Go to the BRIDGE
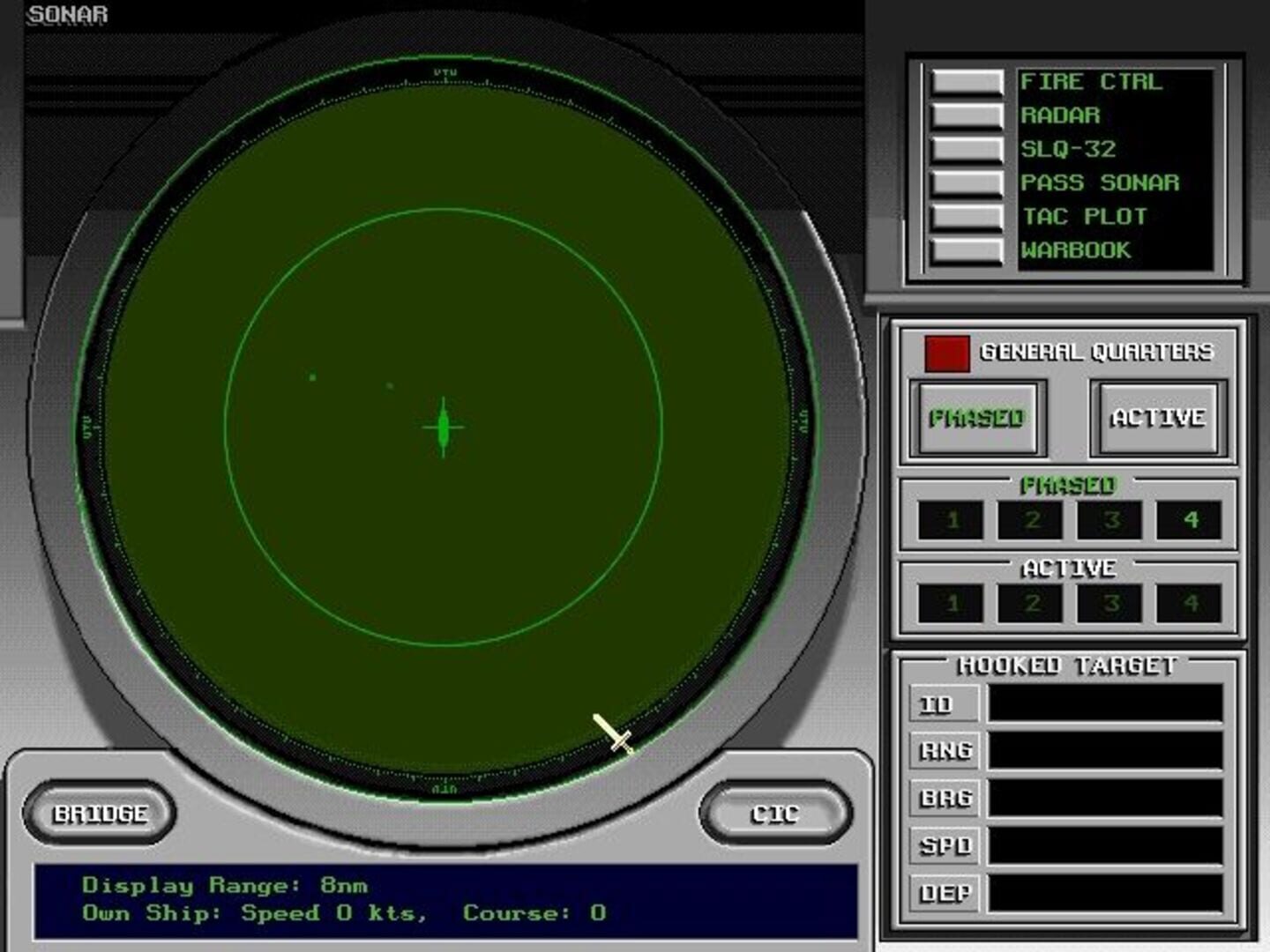The height and width of the screenshot is (952, 1270). [101, 813]
